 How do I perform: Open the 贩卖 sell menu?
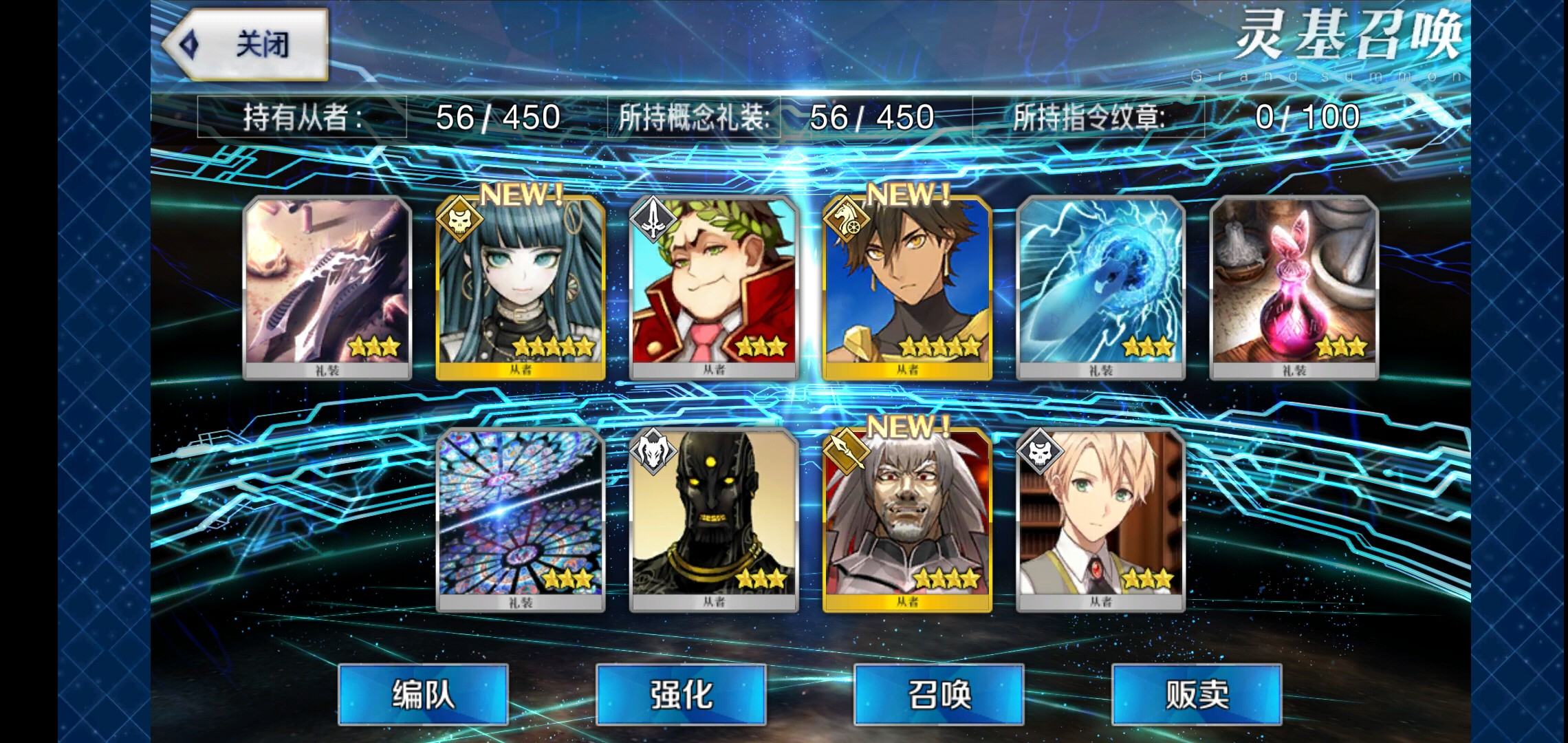point(1197,694)
